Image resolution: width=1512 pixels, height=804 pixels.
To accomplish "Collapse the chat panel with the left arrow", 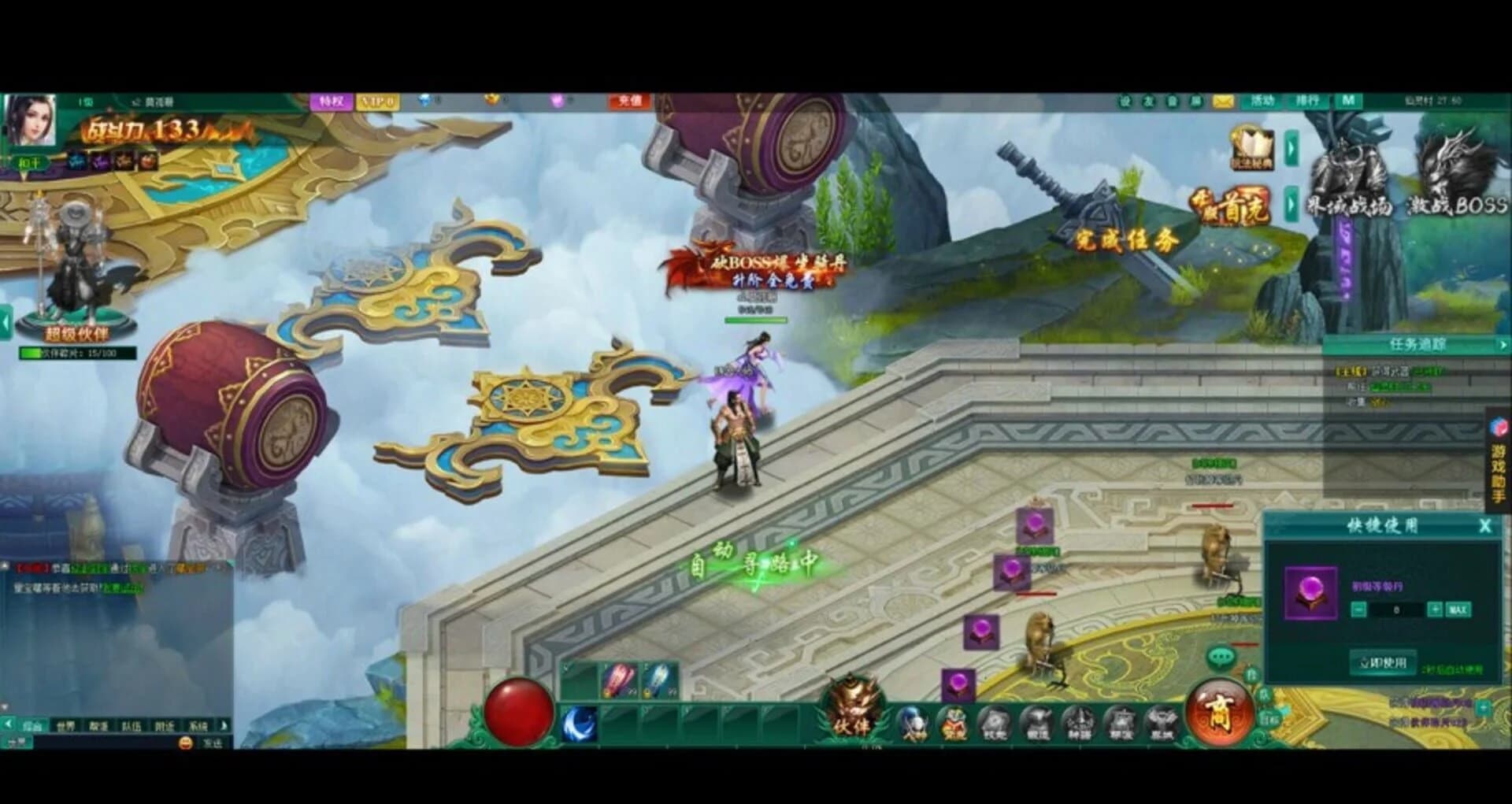I will pos(9,725).
